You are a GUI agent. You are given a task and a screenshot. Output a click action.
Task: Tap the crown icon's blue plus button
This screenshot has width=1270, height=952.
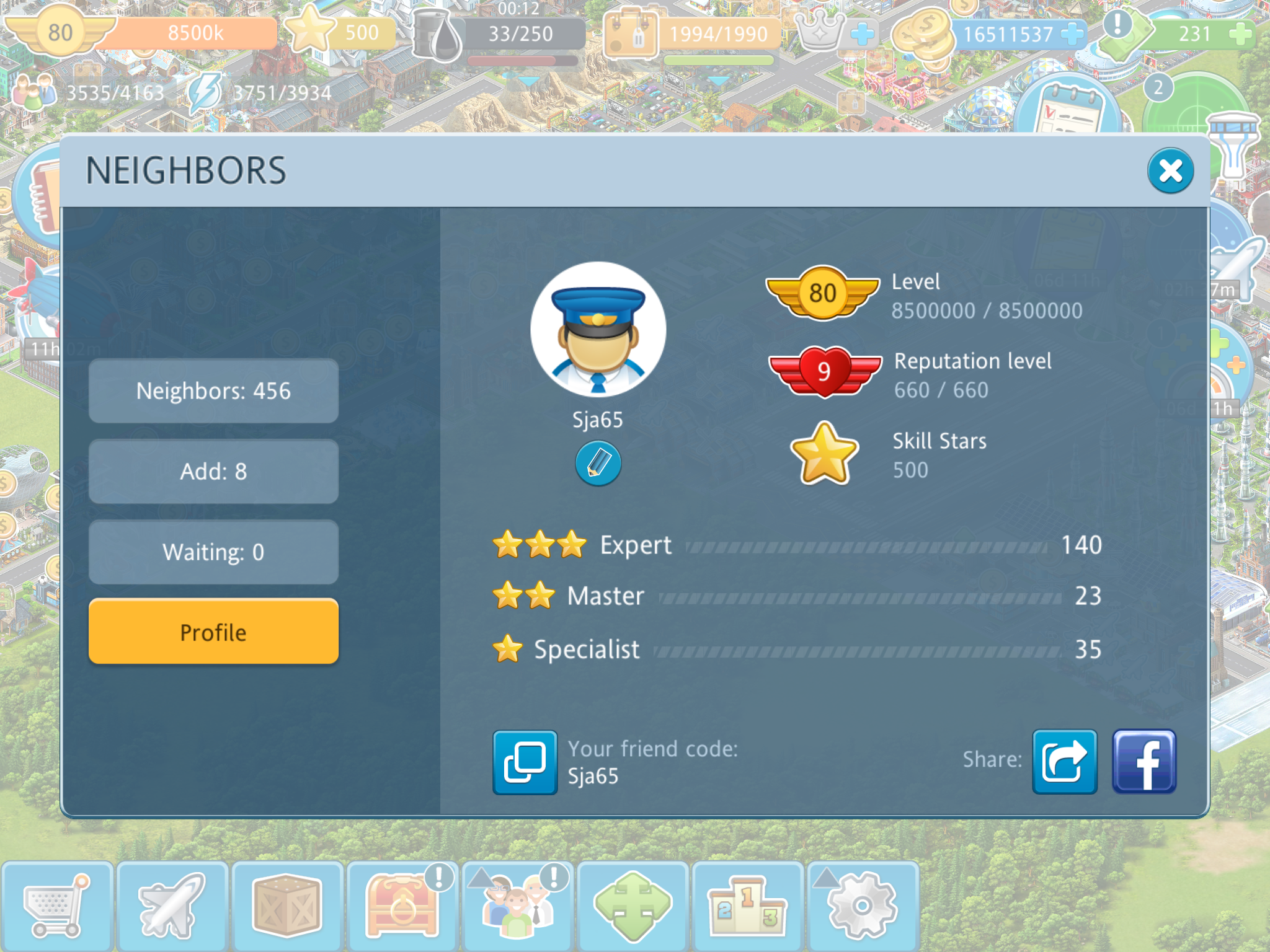click(x=862, y=33)
